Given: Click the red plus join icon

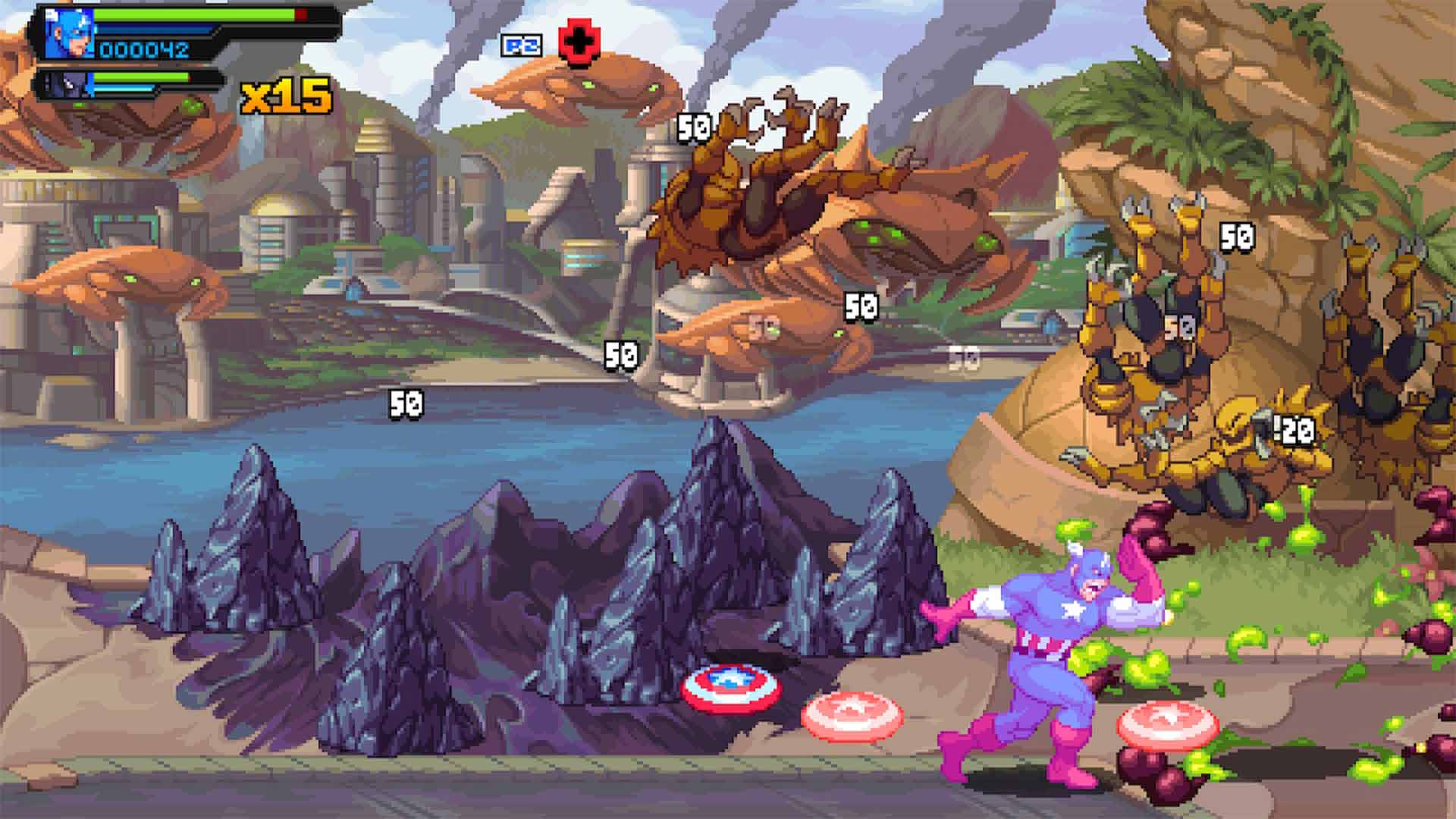Looking at the screenshot, I should click(x=579, y=43).
